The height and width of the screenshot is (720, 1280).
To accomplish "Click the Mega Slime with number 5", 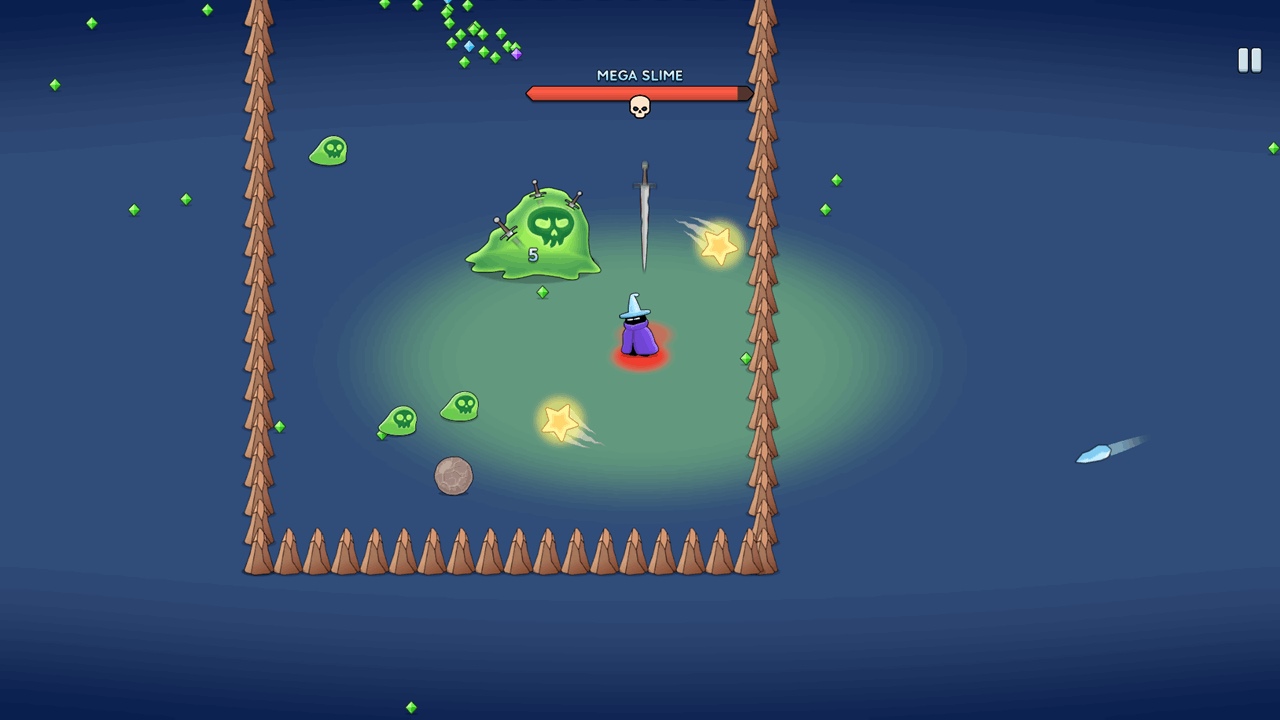I will point(535,235).
